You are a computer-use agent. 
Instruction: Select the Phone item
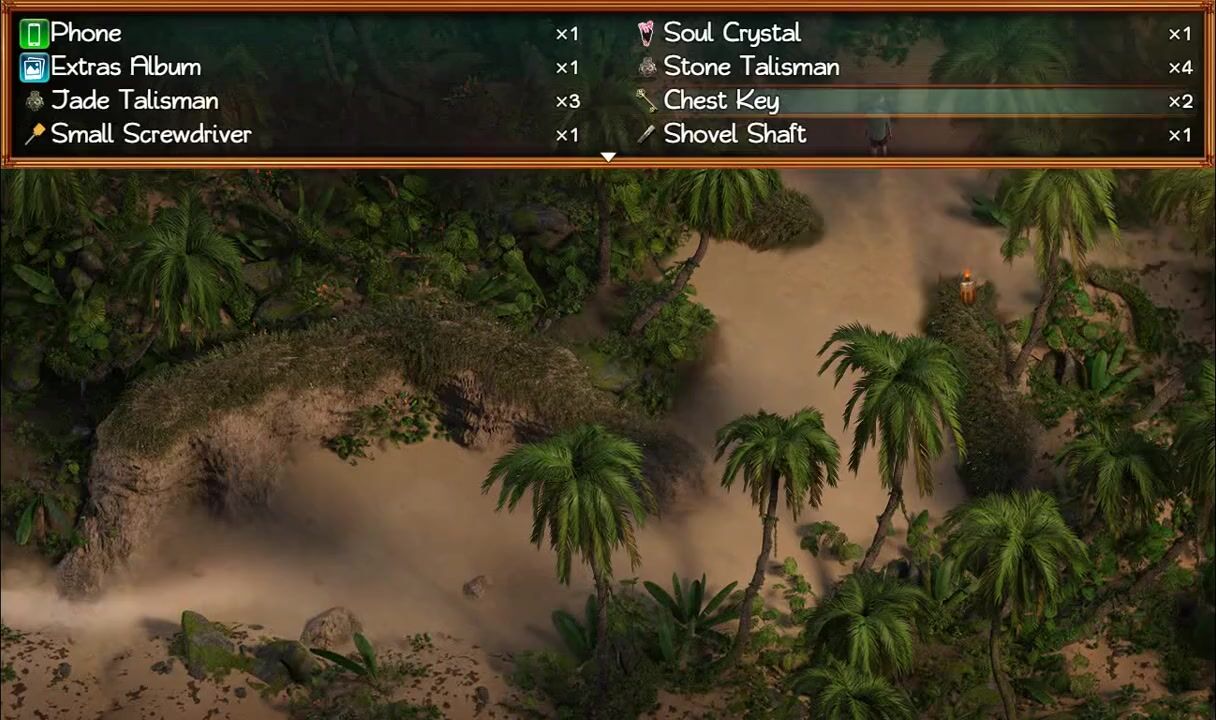click(x=86, y=33)
